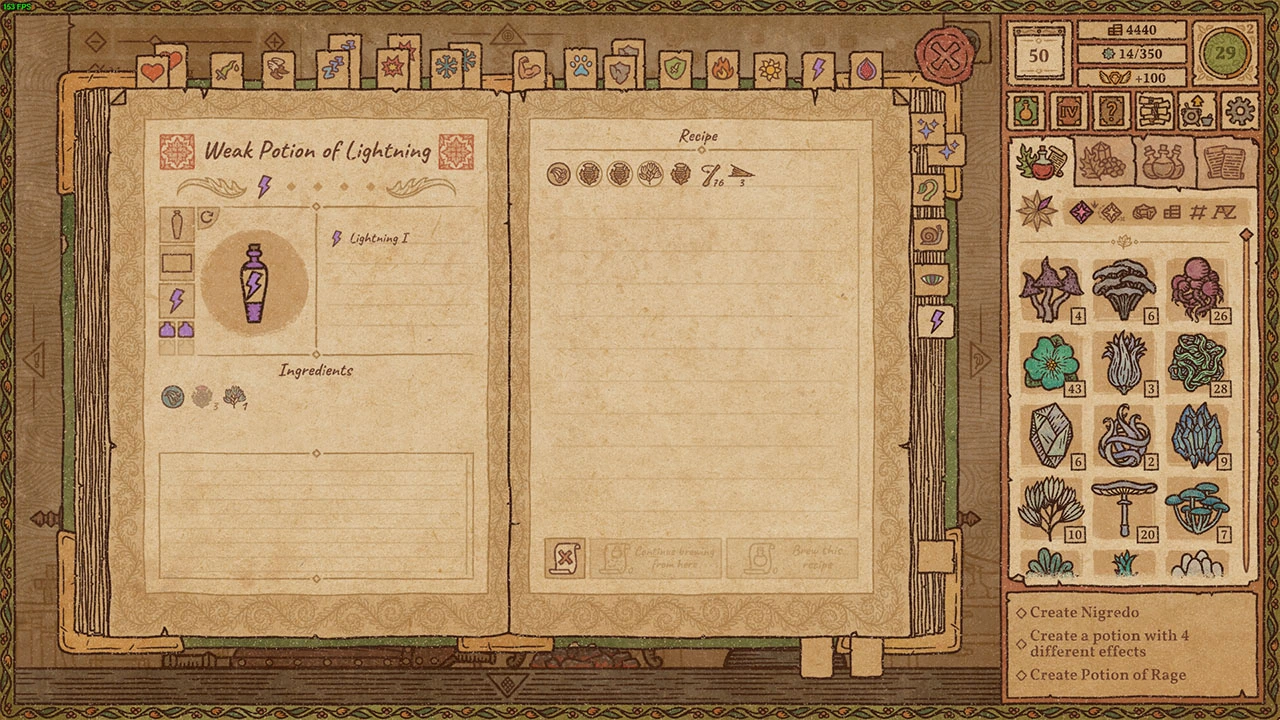Pick the green flower ingredient
1280x720 pixels.
[1050, 362]
